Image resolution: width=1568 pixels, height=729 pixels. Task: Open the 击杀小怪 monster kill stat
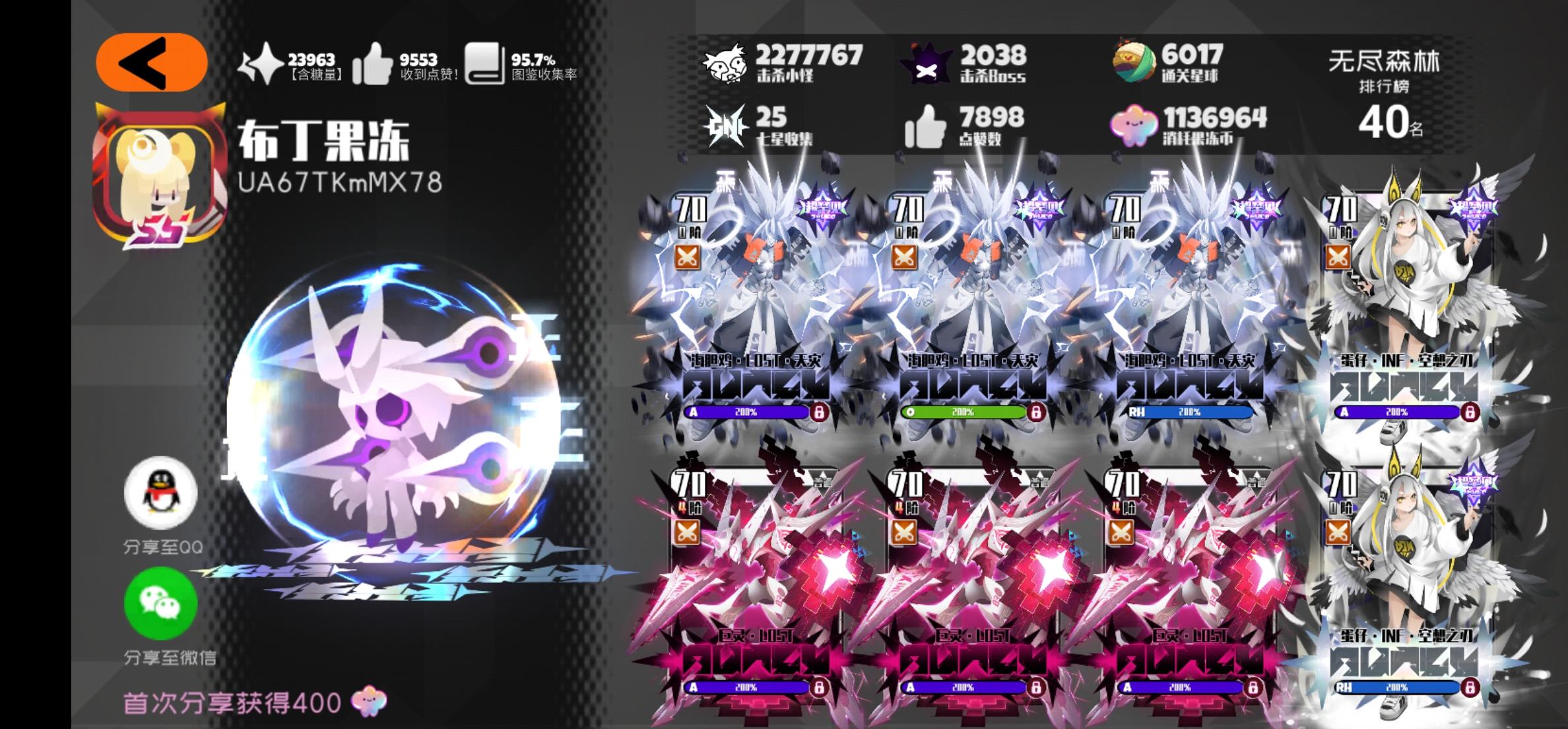click(726, 63)
